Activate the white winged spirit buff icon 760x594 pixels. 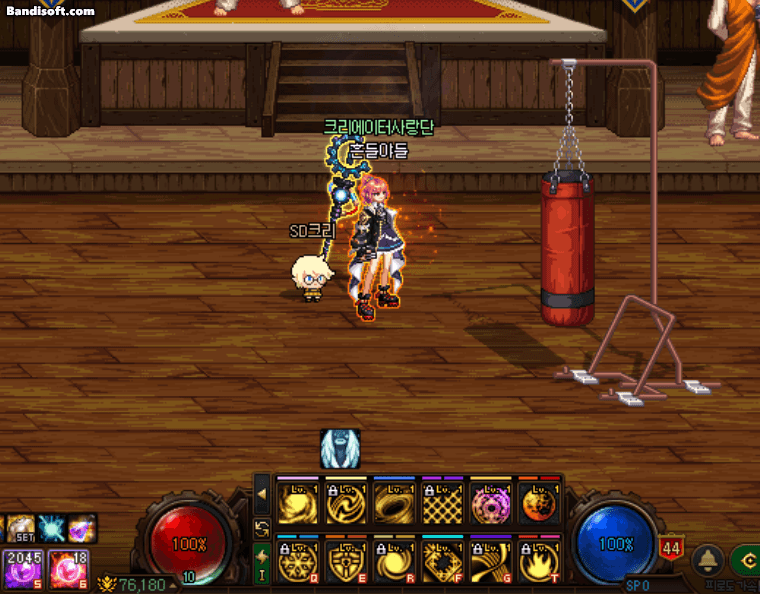tap(340, 449)
